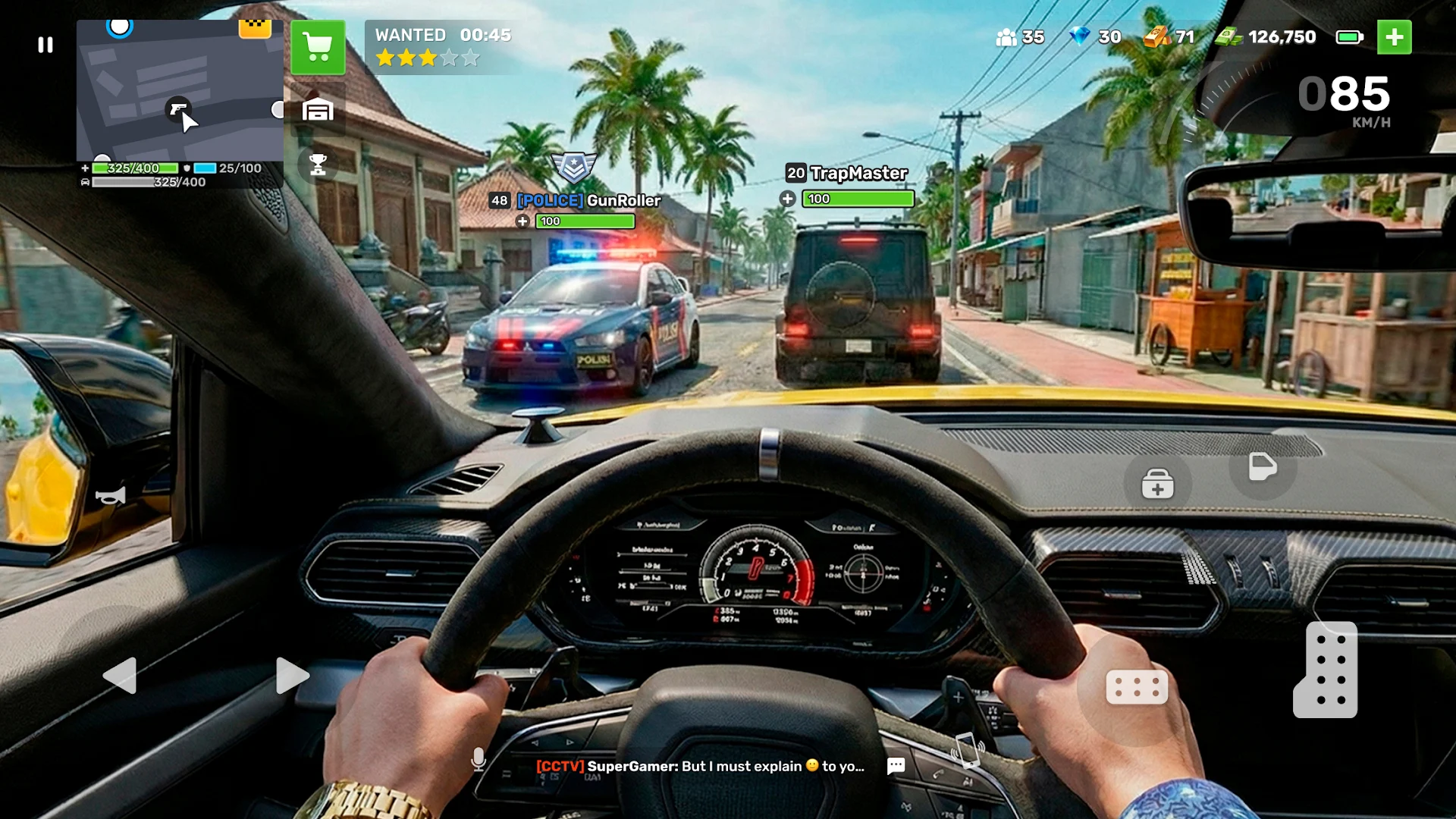Image resolution: width=1456 pixels, height=819 pixels.
Task: Open the pause menu
Action: click(x=45, y=45)
